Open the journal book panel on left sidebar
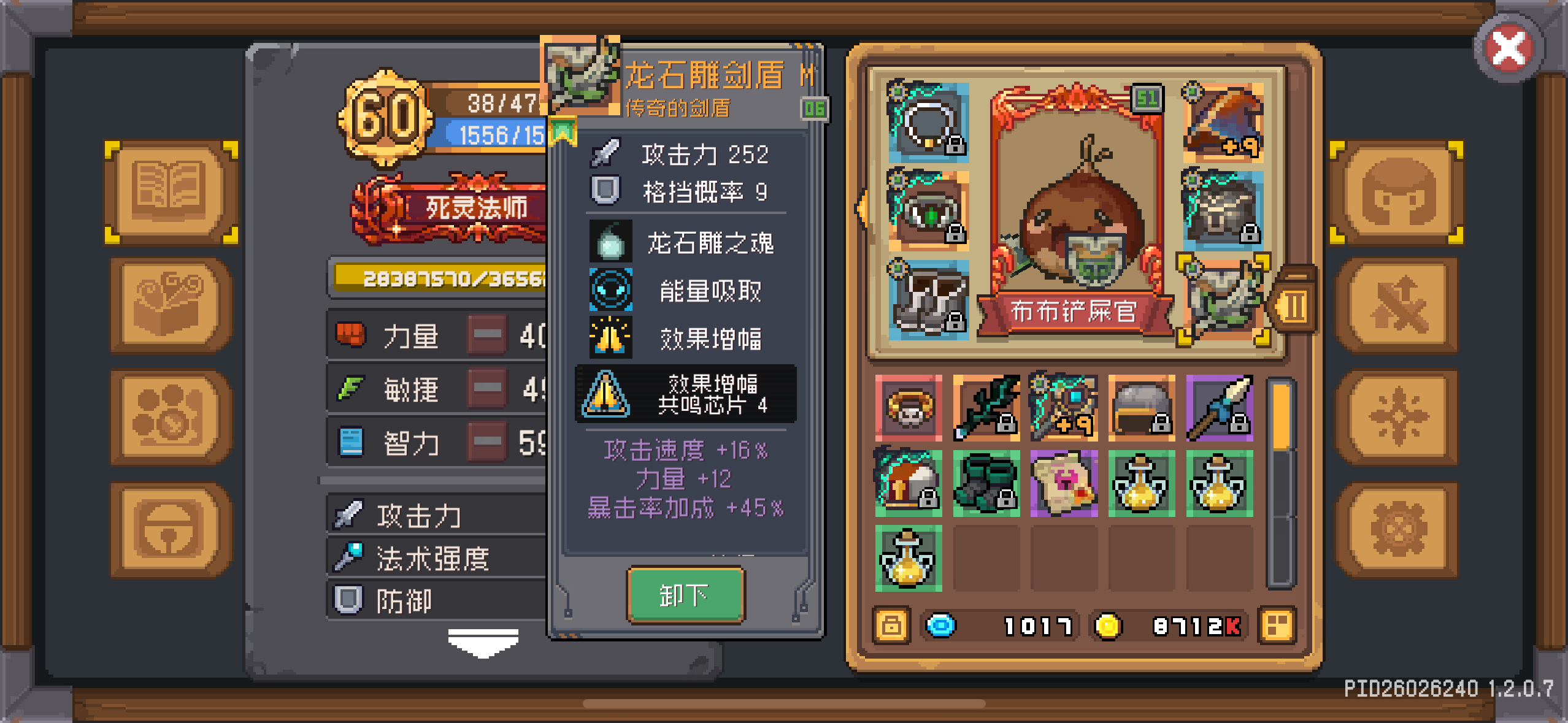Image resolution: width=1568 pixels, height=723 pixels. pos(170,193)
